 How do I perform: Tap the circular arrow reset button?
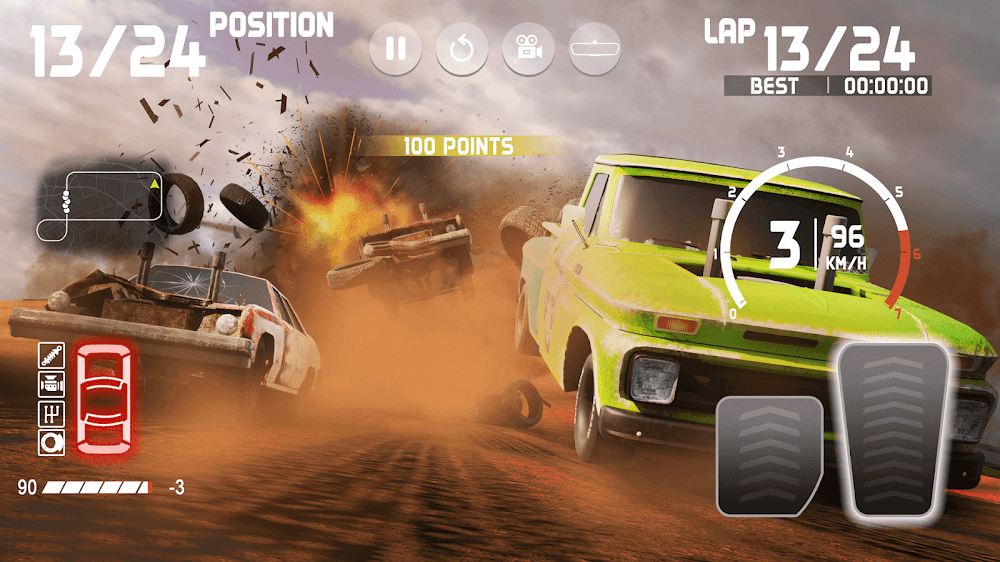462,48
